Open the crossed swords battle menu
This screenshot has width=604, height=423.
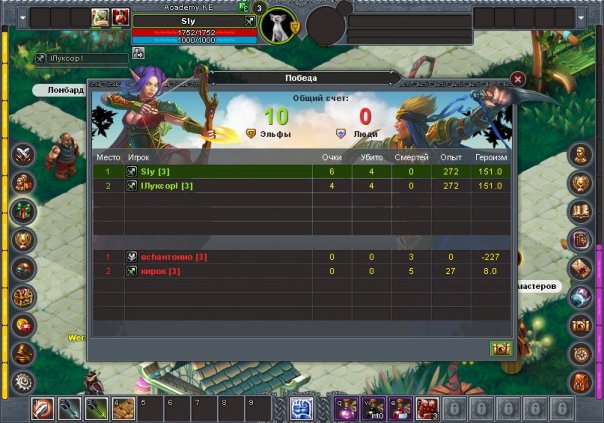click(23, 155)
